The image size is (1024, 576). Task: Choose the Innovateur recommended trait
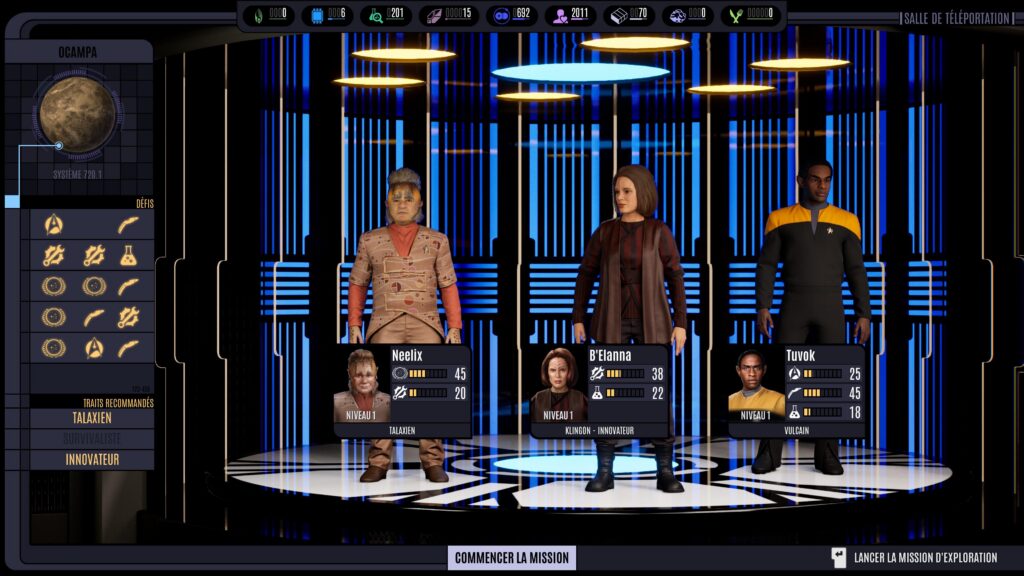click(92, 460)
